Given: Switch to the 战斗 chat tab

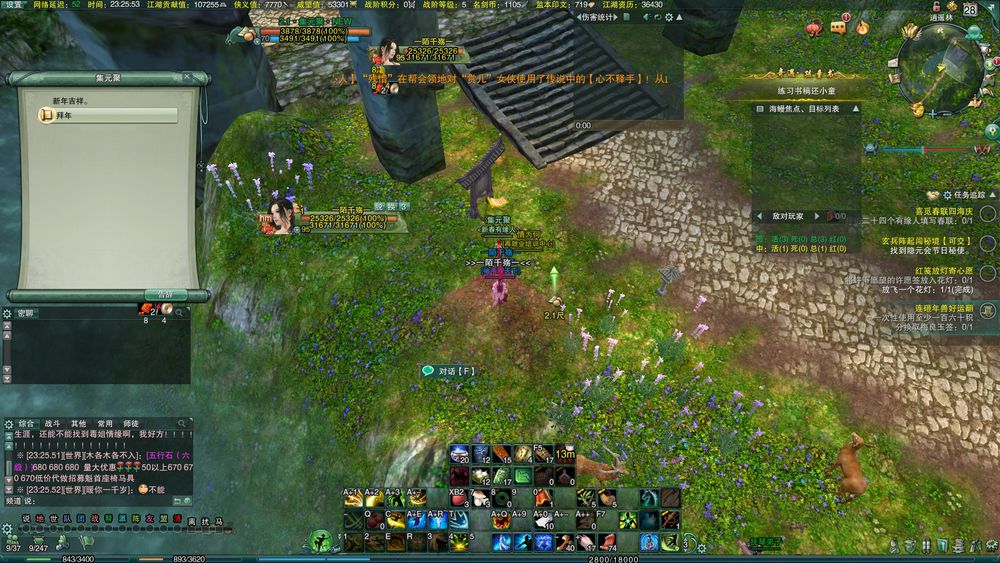Looking at the screenshot, I should pyautogui.click(x=52, y=423).
